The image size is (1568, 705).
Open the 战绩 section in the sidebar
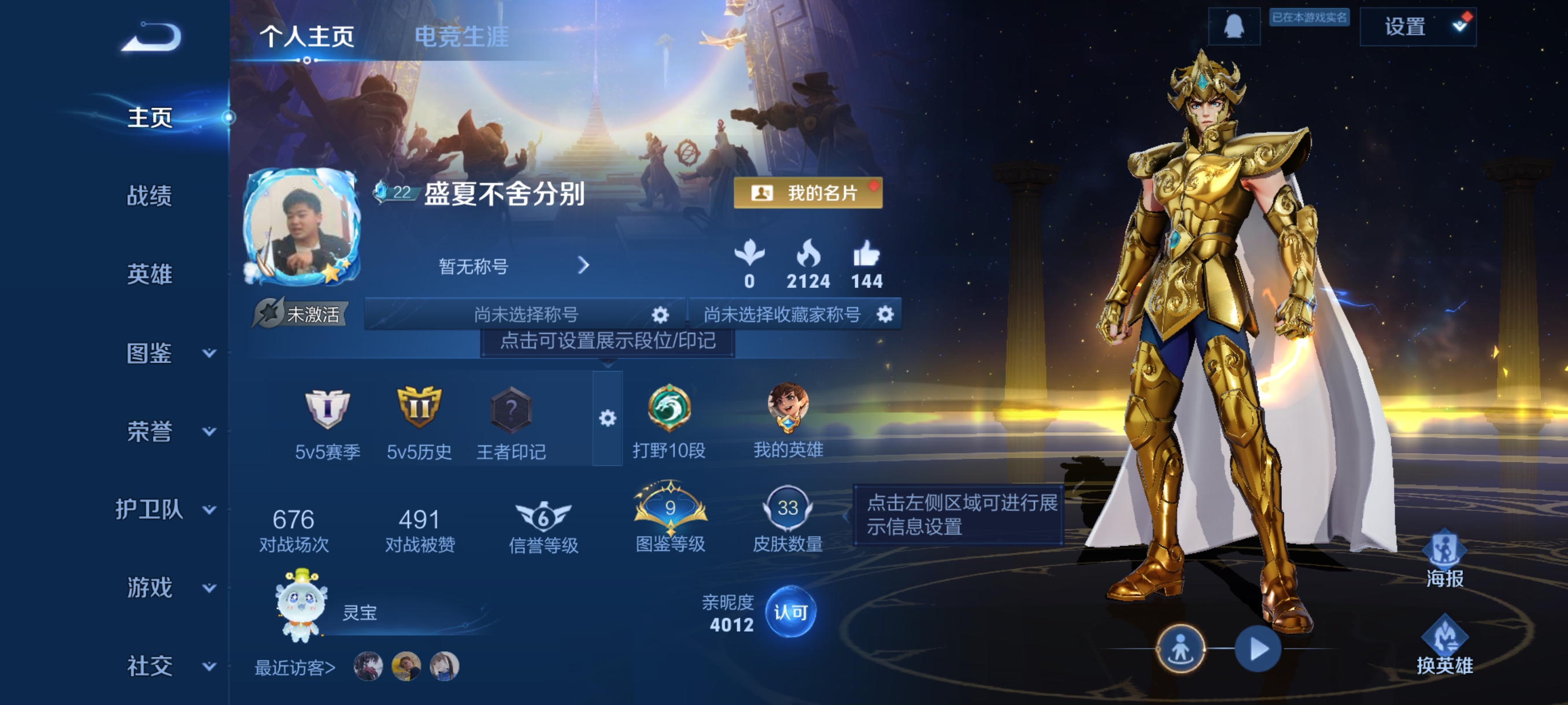[x=149, y=196]
